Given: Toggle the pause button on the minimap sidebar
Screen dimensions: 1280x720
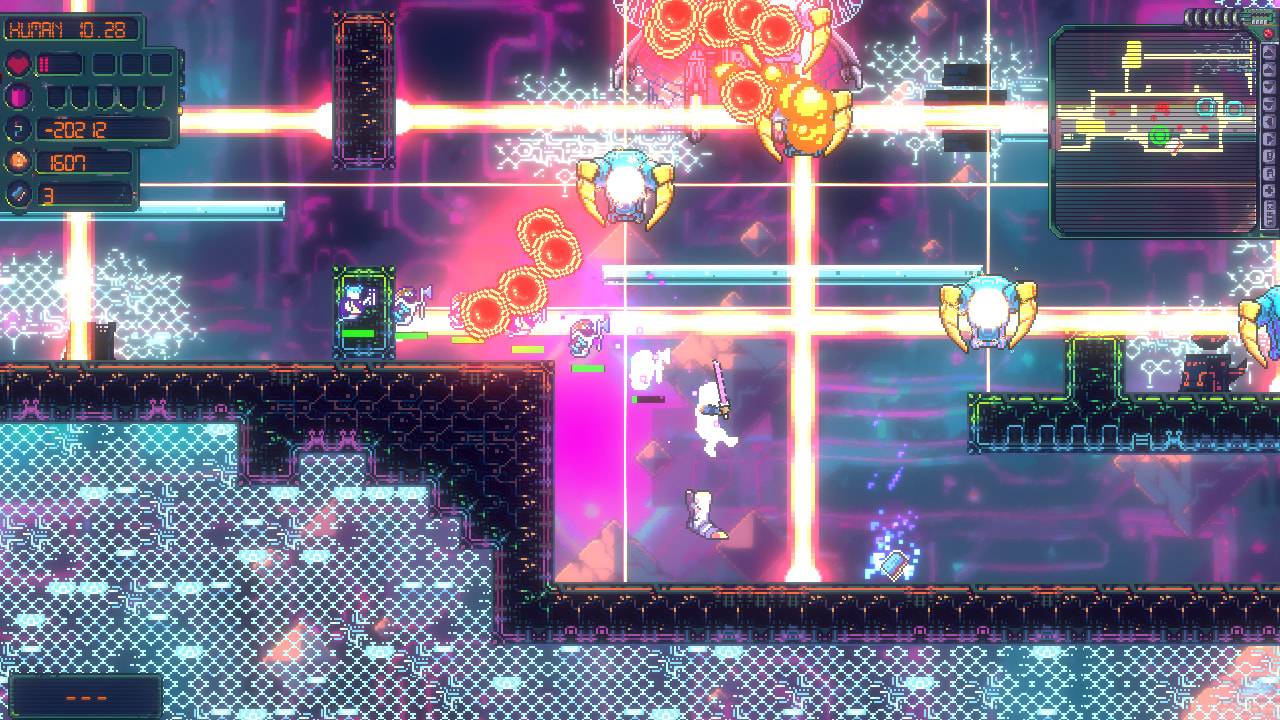Looking at the screenshot, I should pyautogui.click(x=1271, y=155).
